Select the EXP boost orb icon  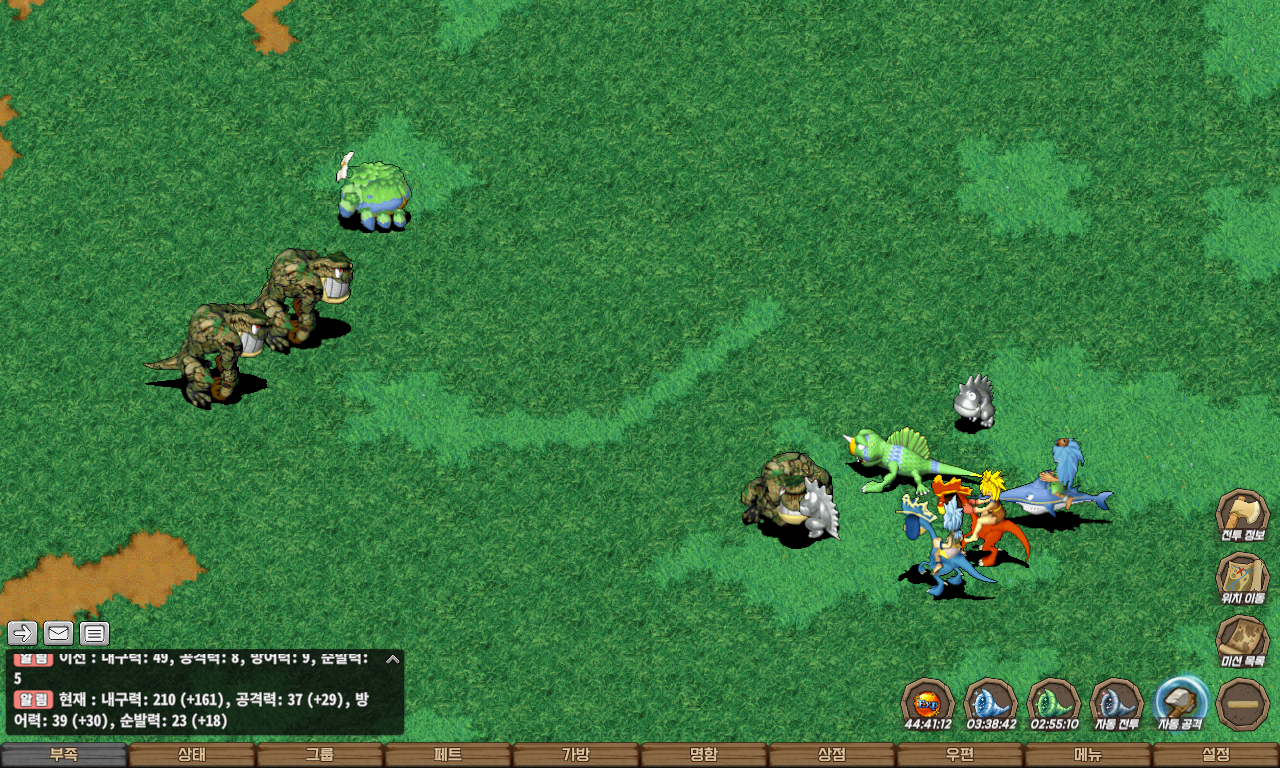(927, 702)
